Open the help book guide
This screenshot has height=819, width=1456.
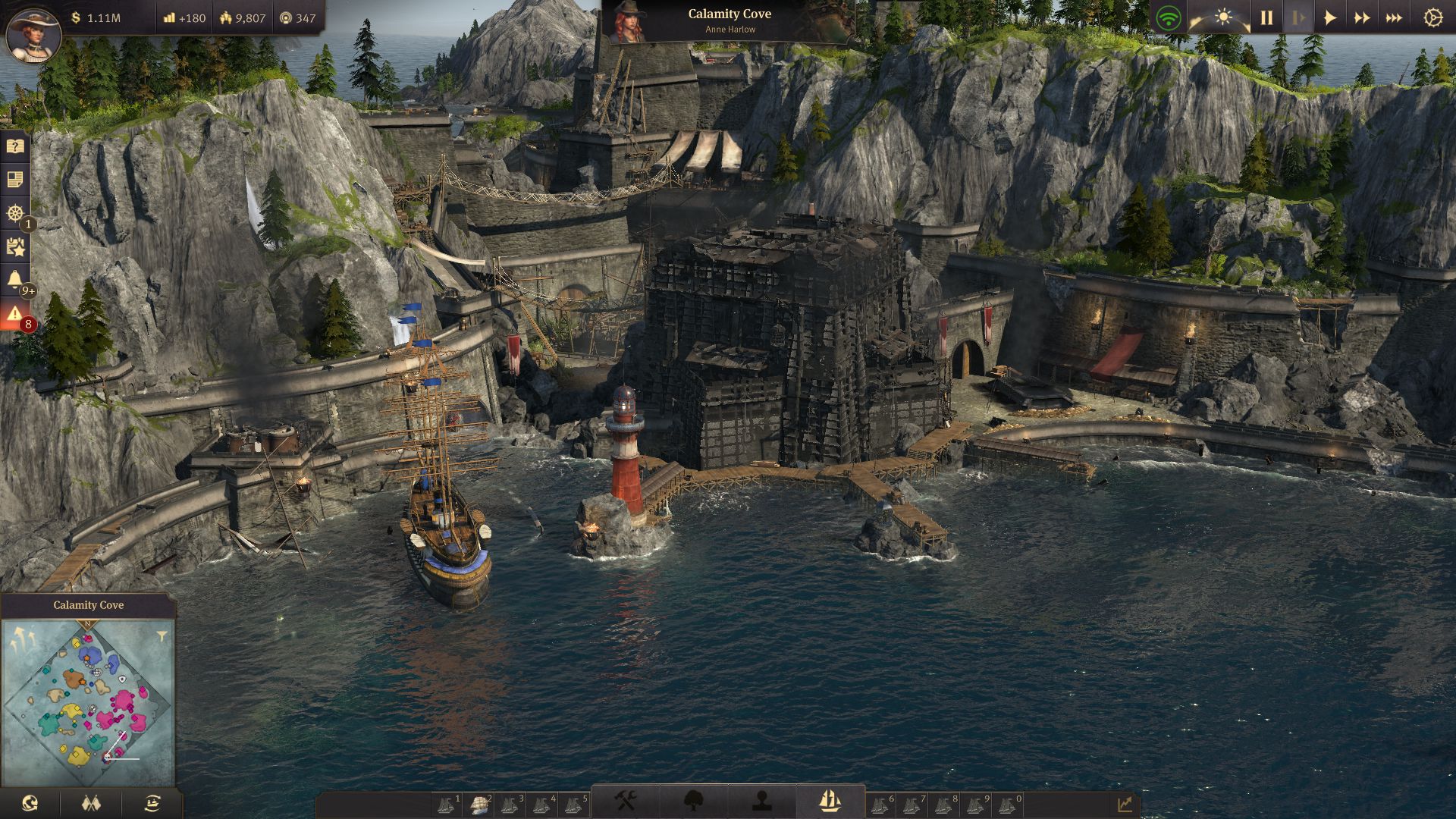[15, 147]
